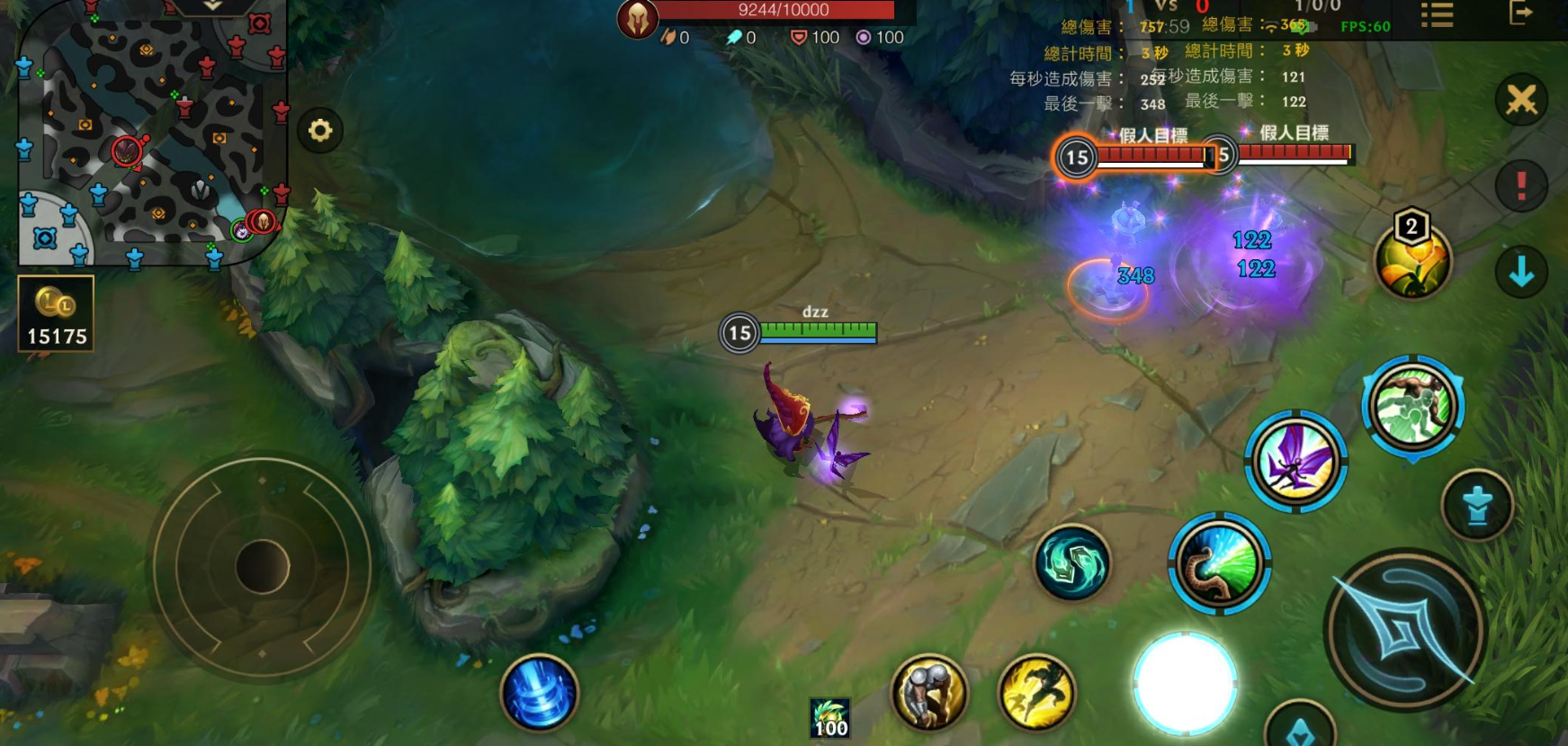Screen dimensions: 1568x746
Task: Tap the blue down arrow button
Action: coord(1521,272)
